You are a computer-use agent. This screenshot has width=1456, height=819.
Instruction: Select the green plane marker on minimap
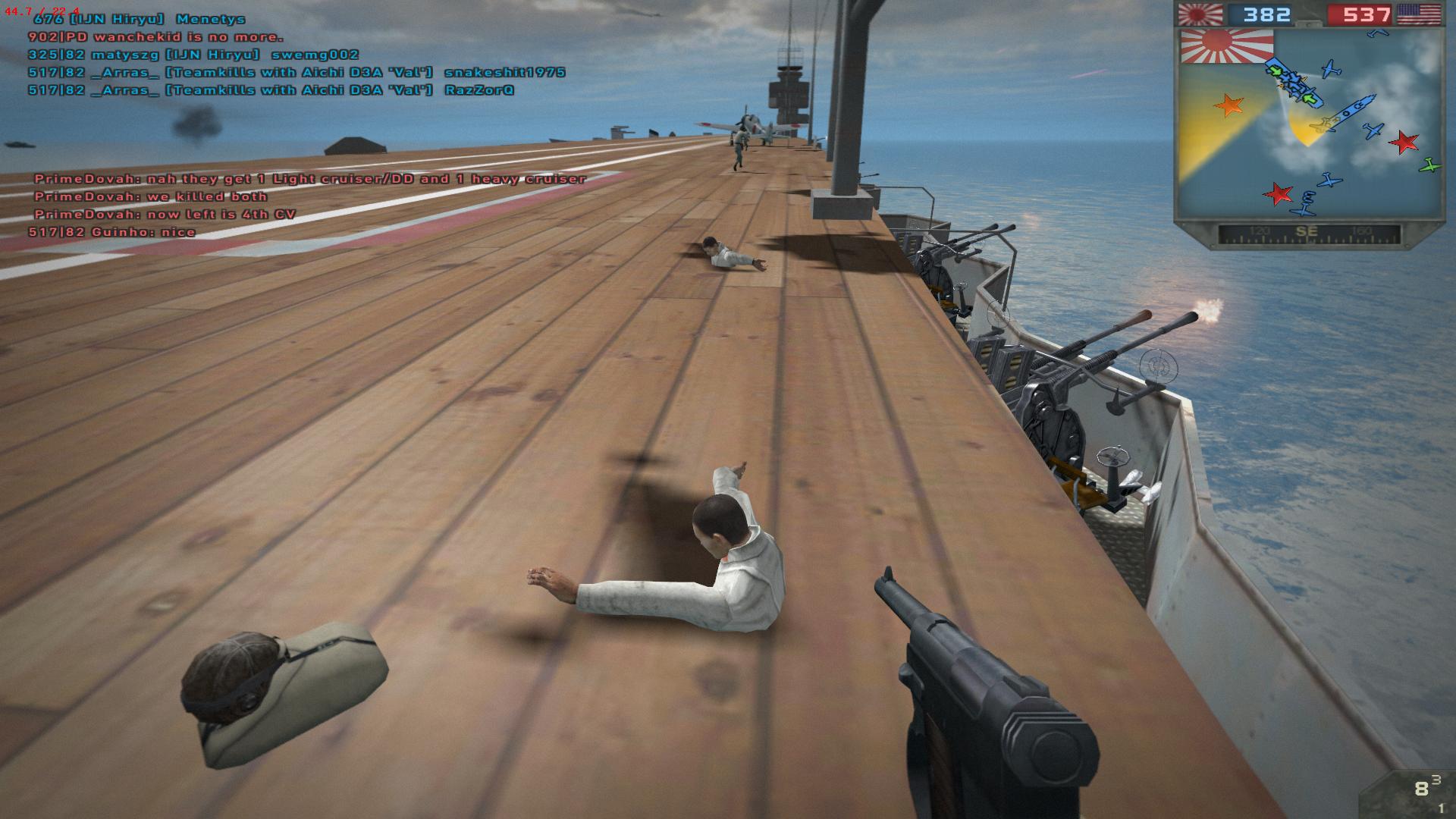1429,164
